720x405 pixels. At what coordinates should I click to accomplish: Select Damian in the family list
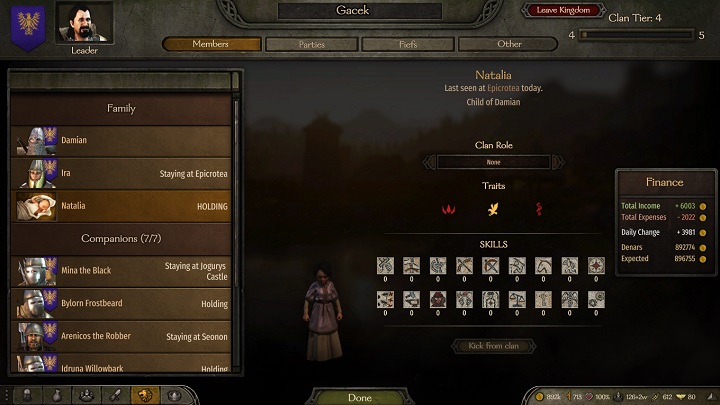coord(122,141)
